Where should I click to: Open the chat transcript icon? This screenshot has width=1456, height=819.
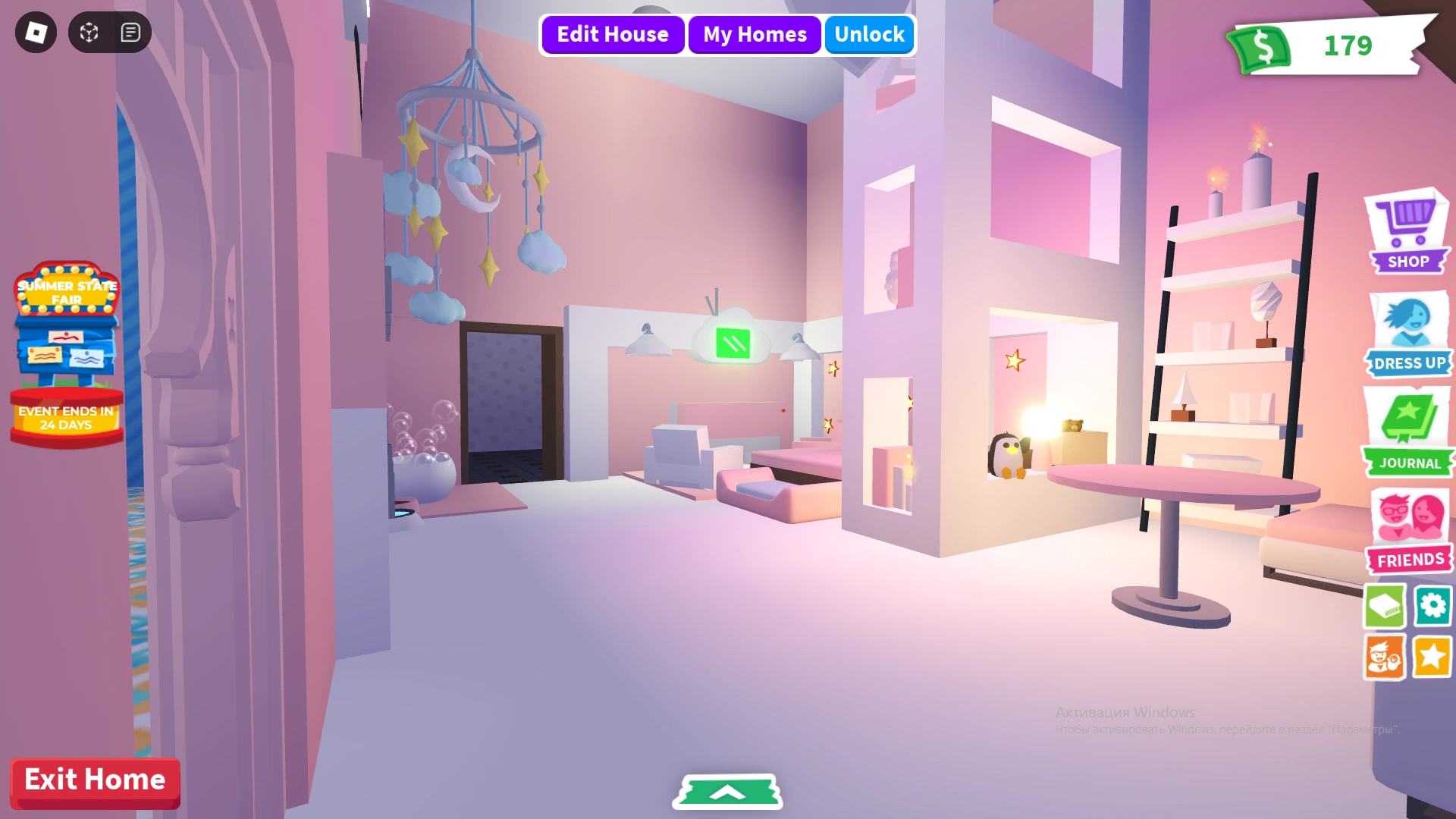(129, 32)
